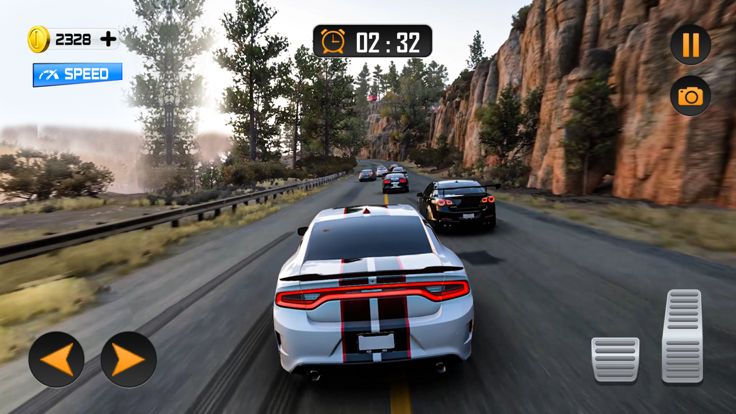
Task: Tap the orange camera icon
Action: coord(690,96)
